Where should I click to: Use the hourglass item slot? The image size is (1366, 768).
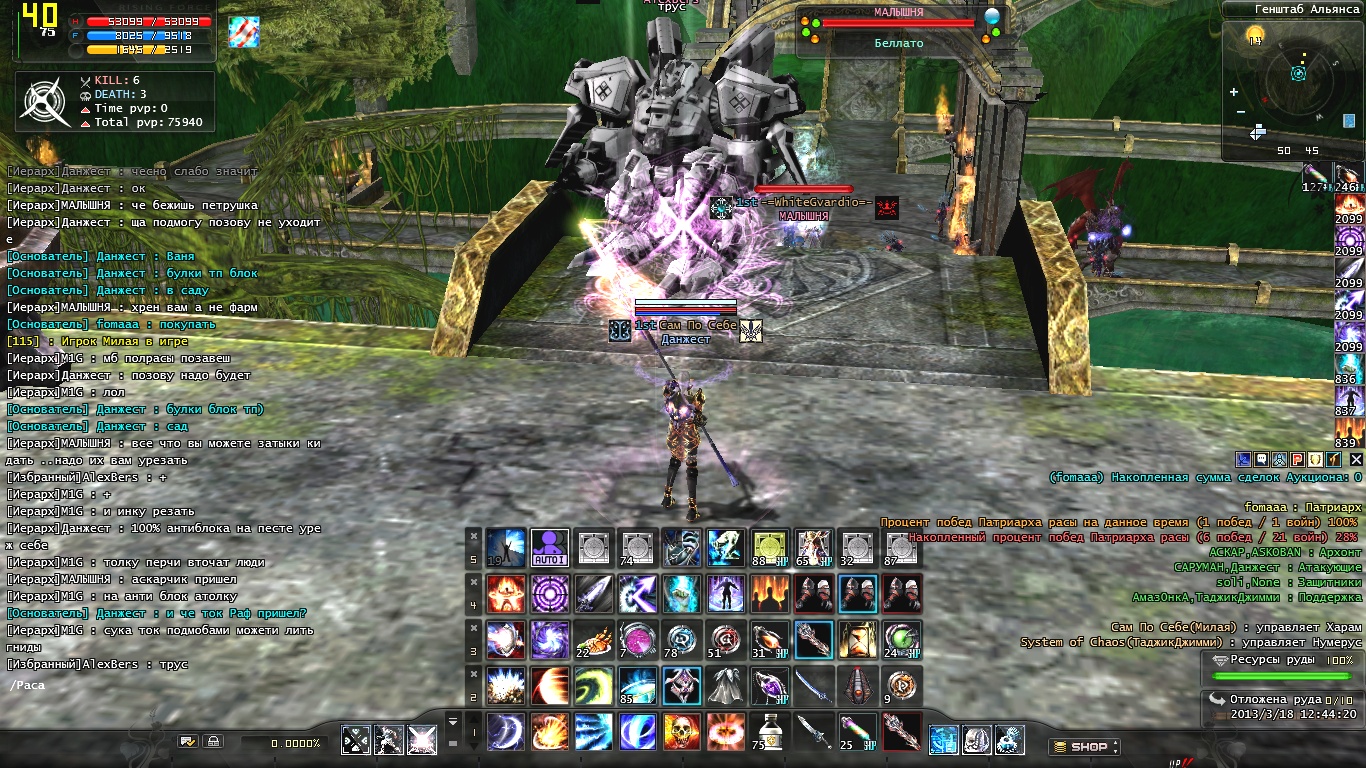858,640
